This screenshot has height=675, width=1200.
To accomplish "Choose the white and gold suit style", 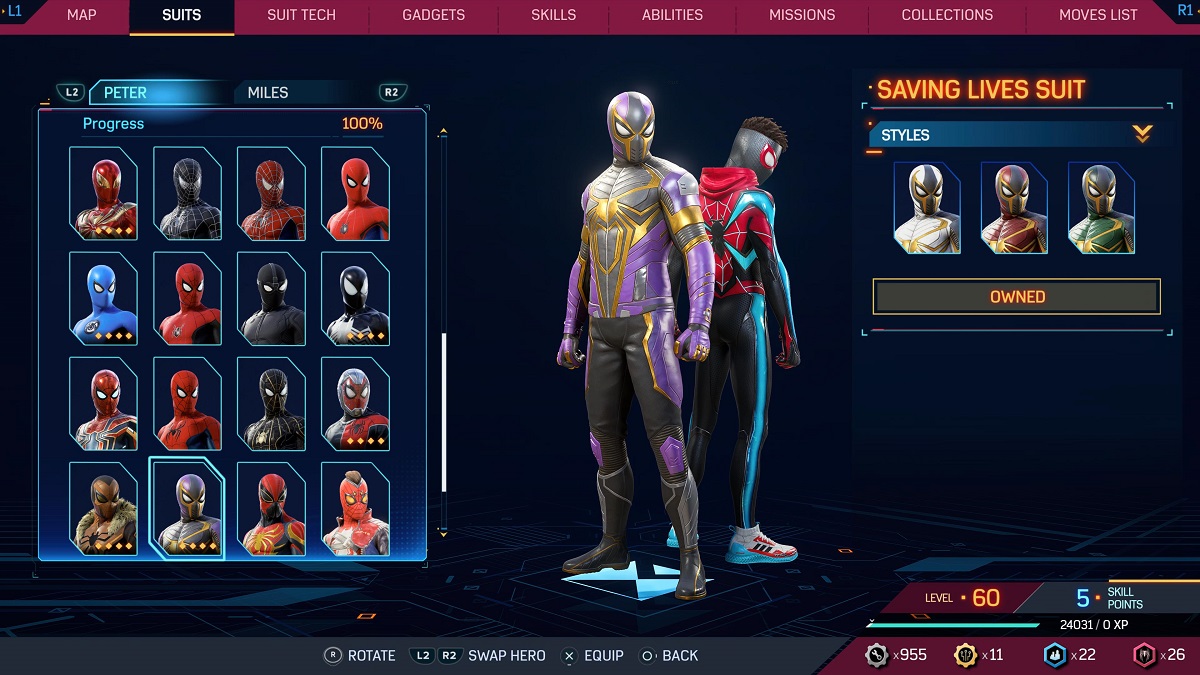I will [926, 208].
